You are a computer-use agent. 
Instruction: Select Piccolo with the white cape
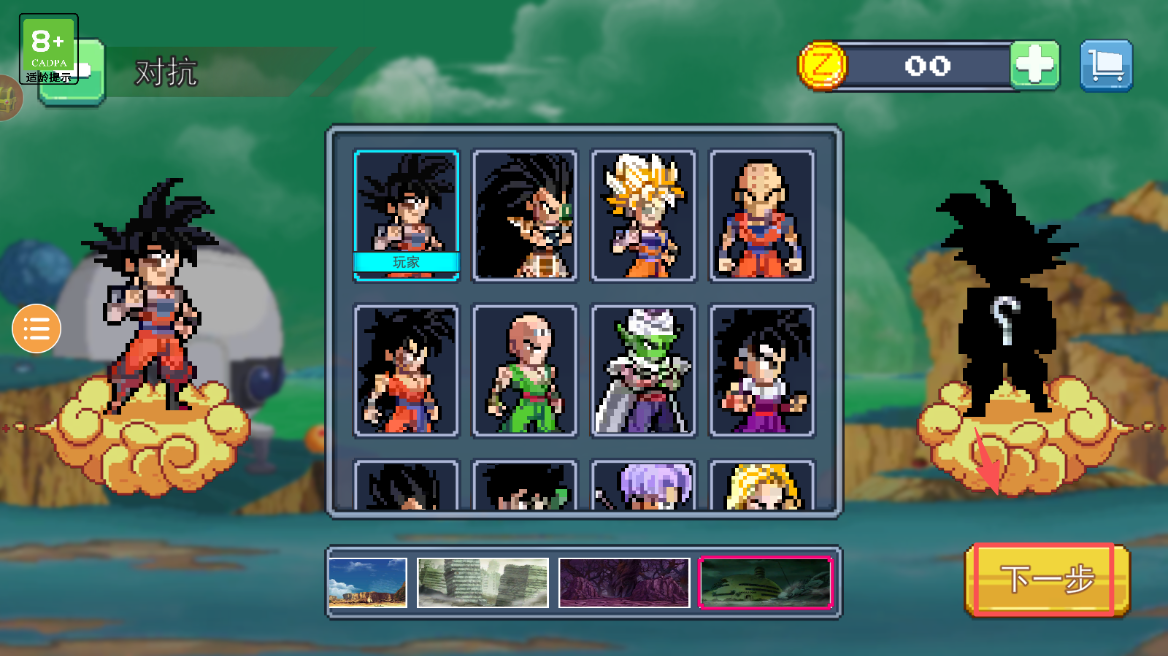tap(643, 371)
